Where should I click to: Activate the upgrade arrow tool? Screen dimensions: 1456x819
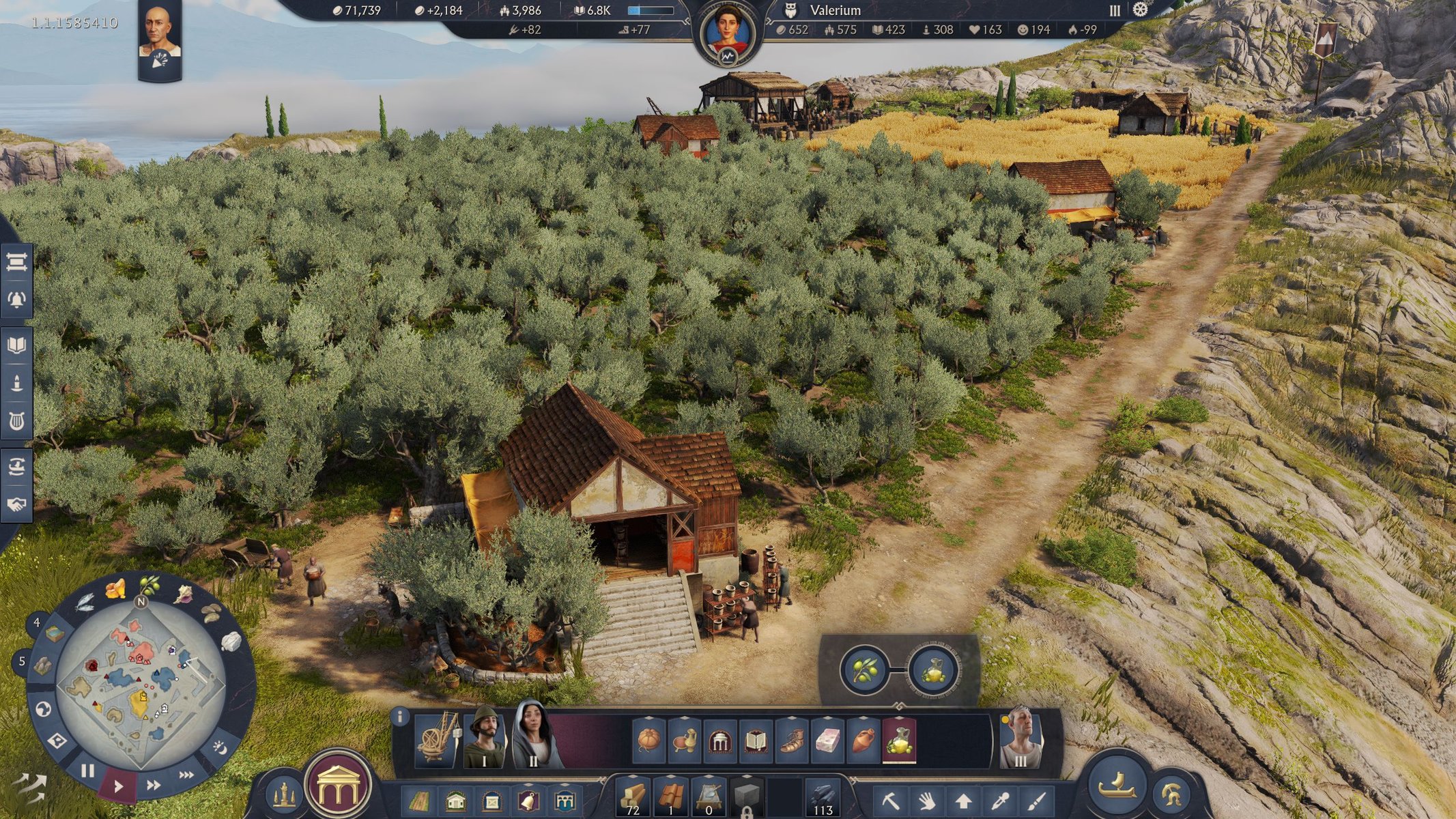click(x=962, y=800)
